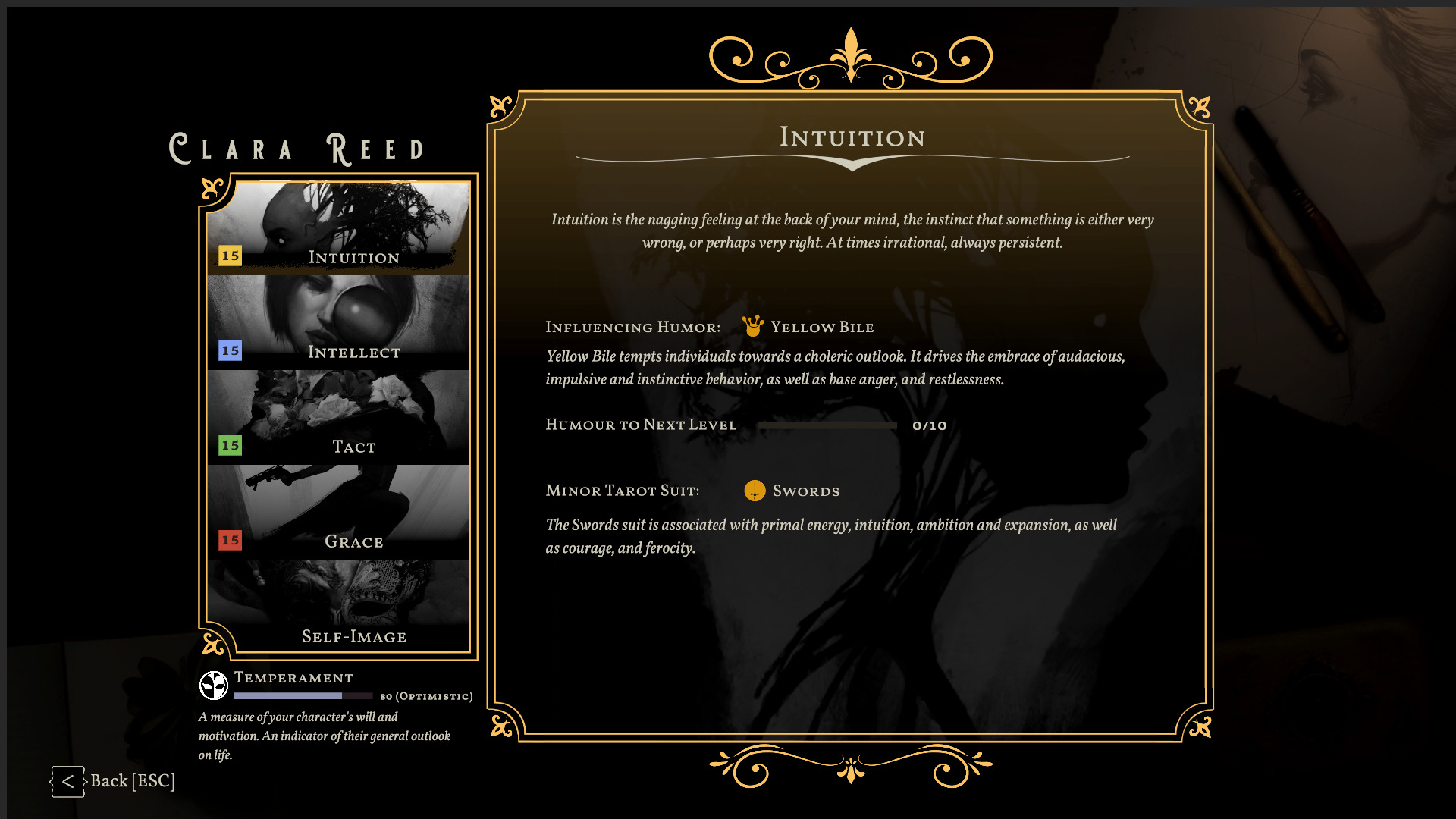Click the Back [ESC] button
The height and width of the screenshot is (819, 1456).
(121, 782)
